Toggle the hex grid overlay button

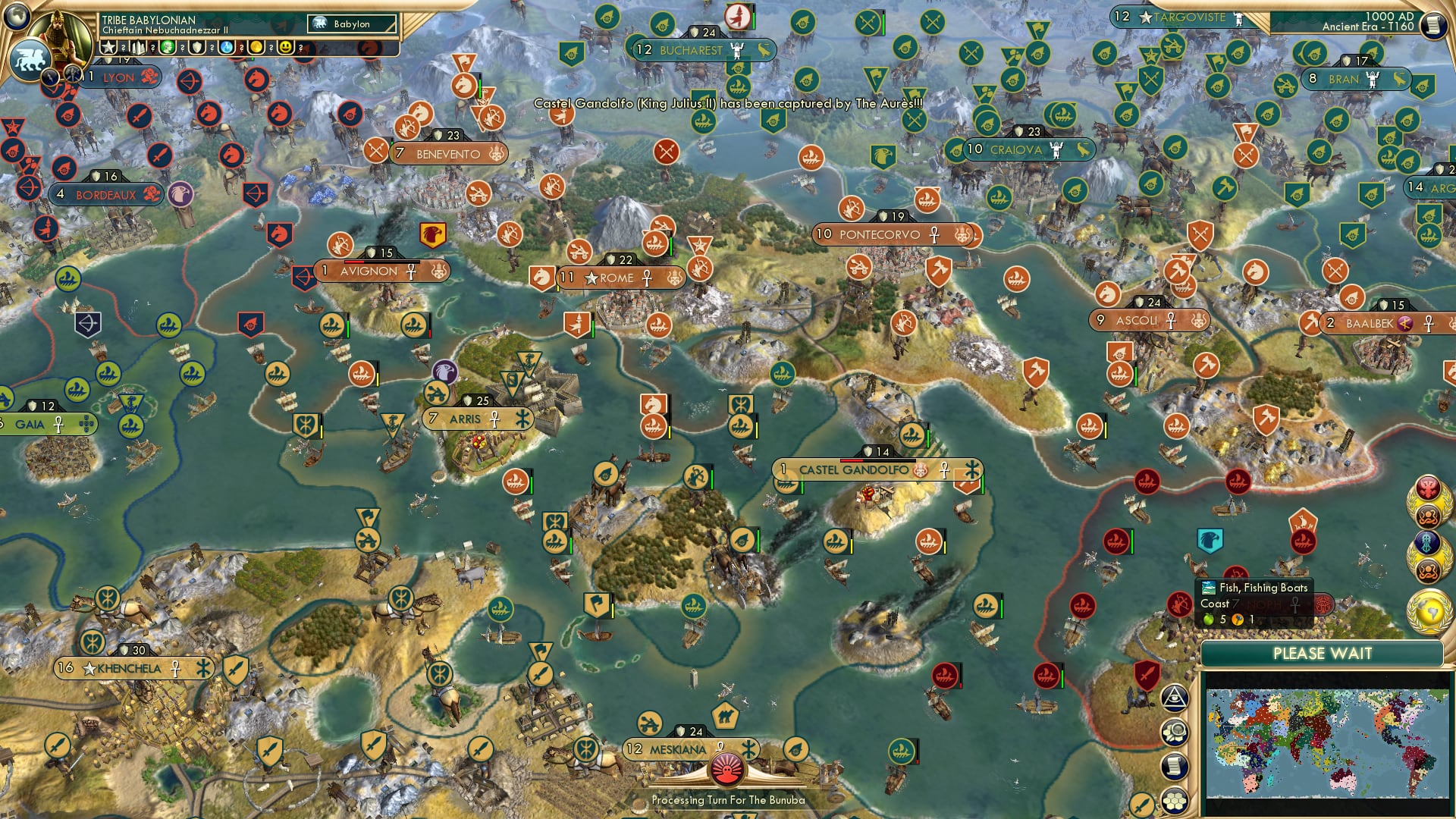pyautogui.click(x=1175, y=800)
